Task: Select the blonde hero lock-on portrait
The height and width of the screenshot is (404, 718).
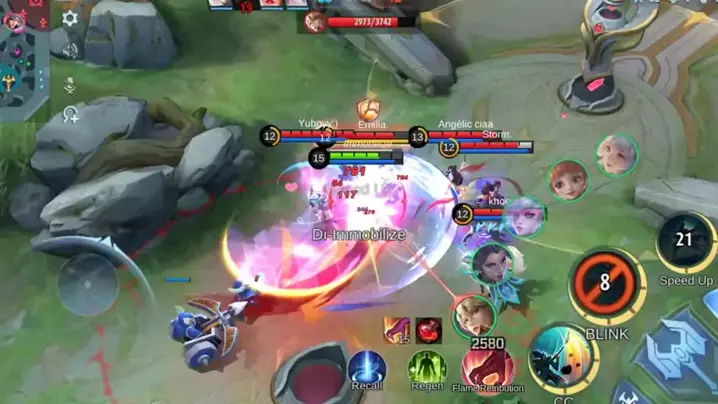Action: coord(473,317)
